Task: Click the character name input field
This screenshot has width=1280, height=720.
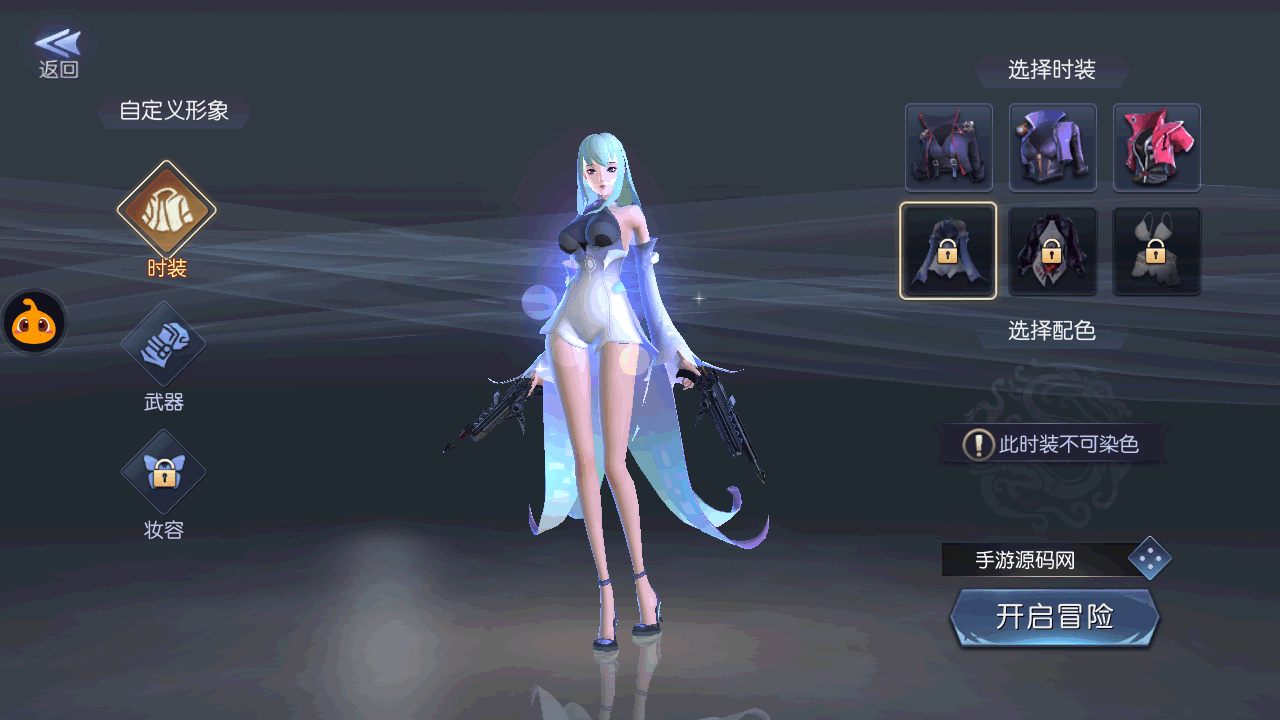Action: click(1032, 560)
